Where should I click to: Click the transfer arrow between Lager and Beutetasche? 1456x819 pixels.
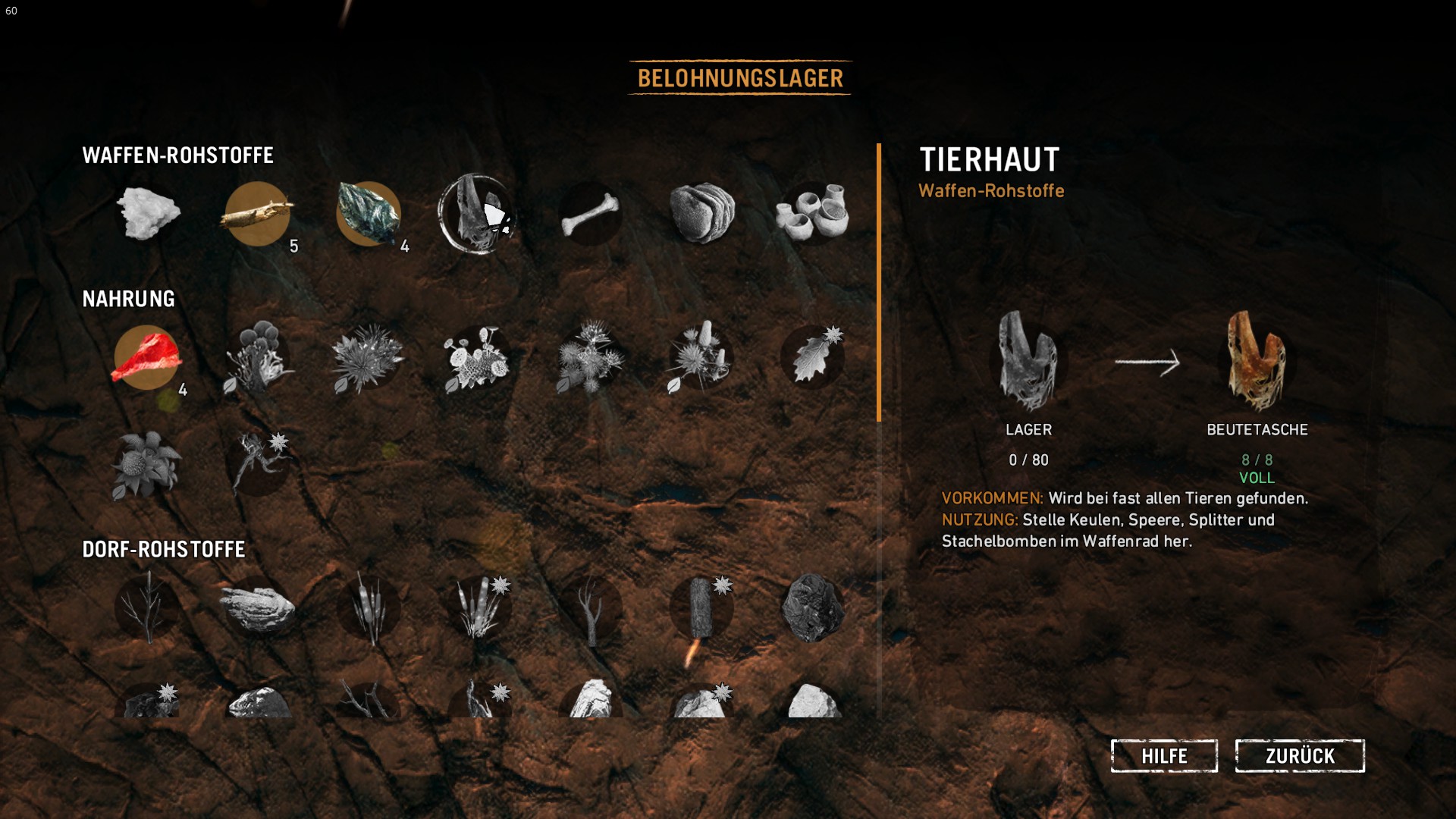[x=1147, y=362]
